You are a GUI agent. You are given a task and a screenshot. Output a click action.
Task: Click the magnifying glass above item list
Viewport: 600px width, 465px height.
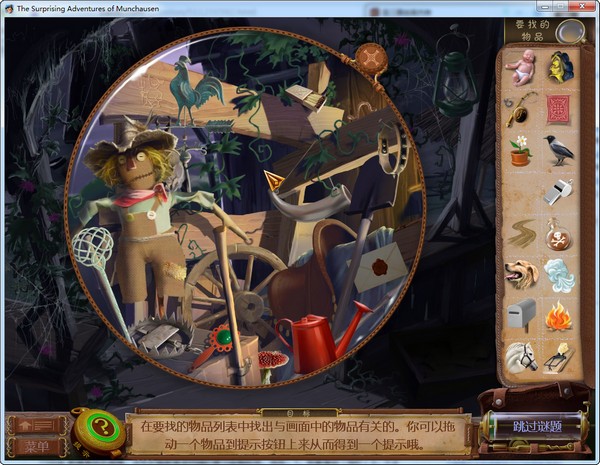click(570, 32)
